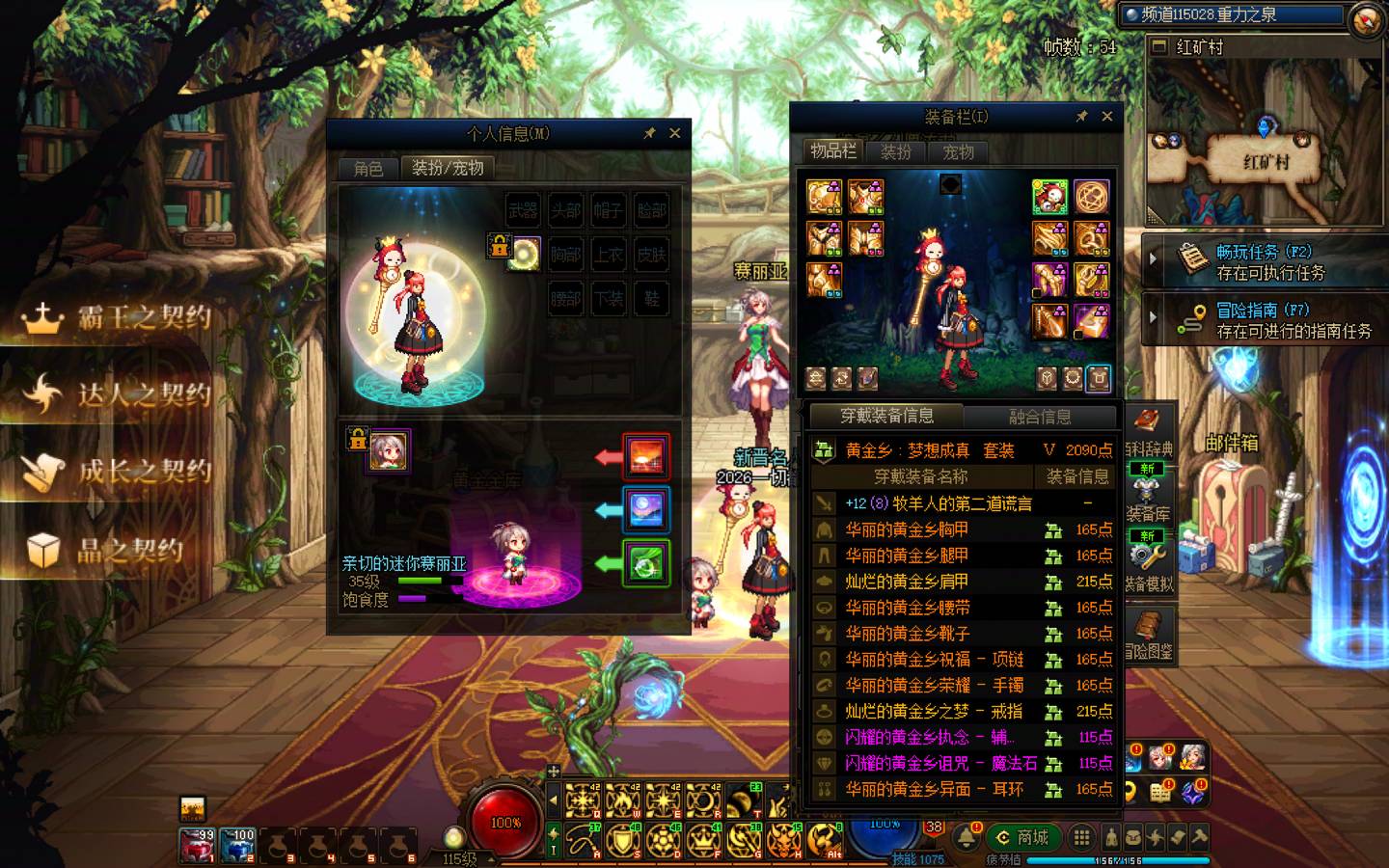Switch to the 角色 tab
The width and height of the screenshot is (1389, 868).
click(x=368, y=169)
